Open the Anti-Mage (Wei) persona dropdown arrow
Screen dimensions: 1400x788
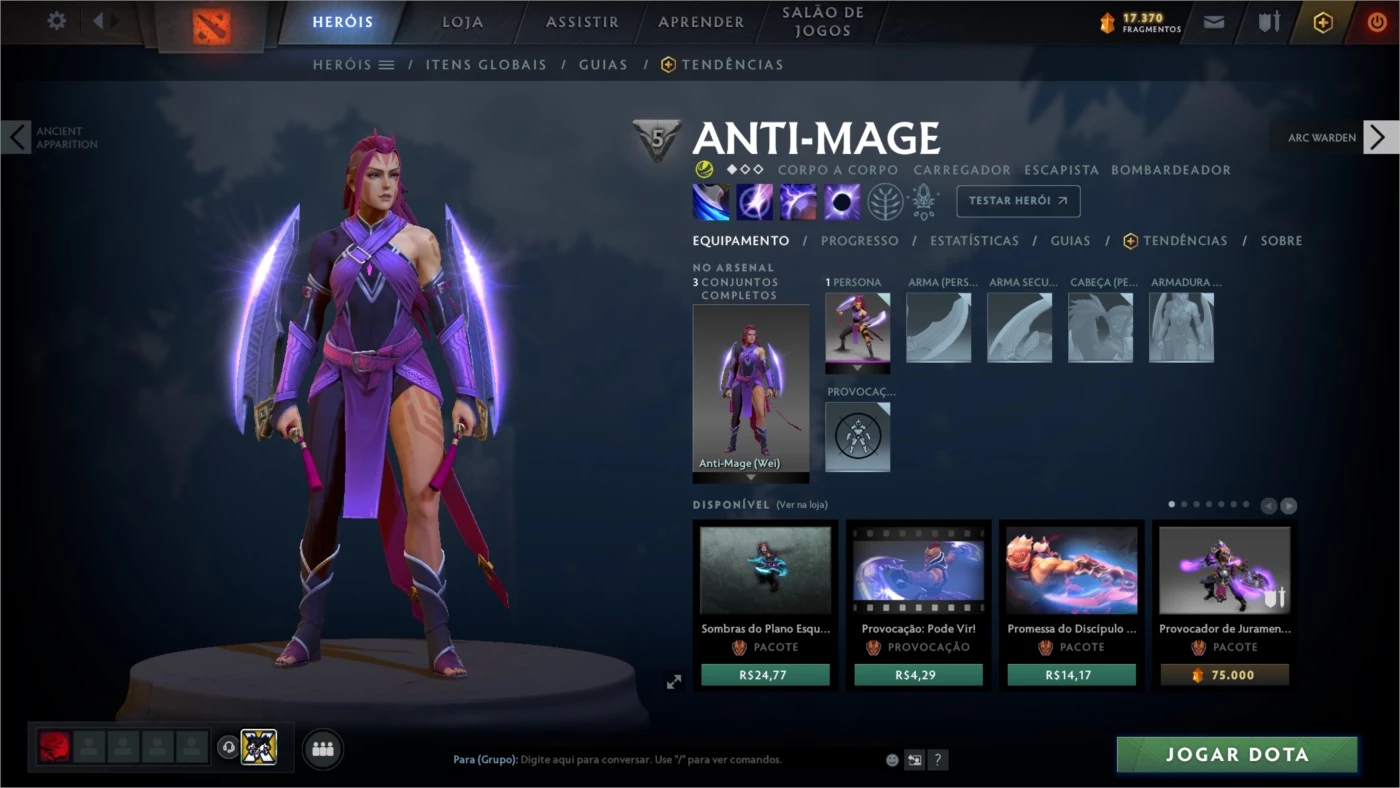pos(750,479)
